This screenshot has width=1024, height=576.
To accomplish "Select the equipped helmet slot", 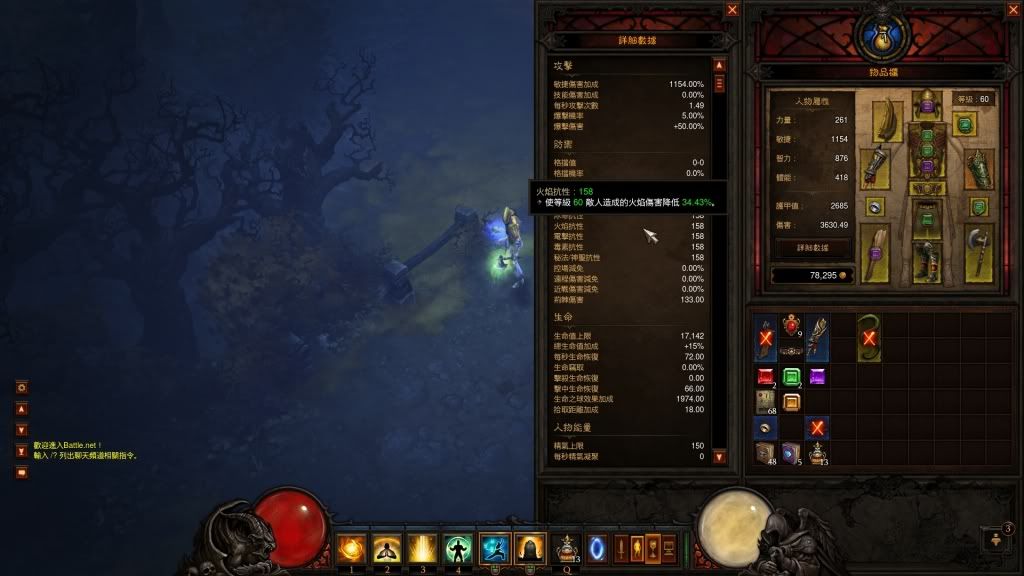I will [x=926, y=105].
